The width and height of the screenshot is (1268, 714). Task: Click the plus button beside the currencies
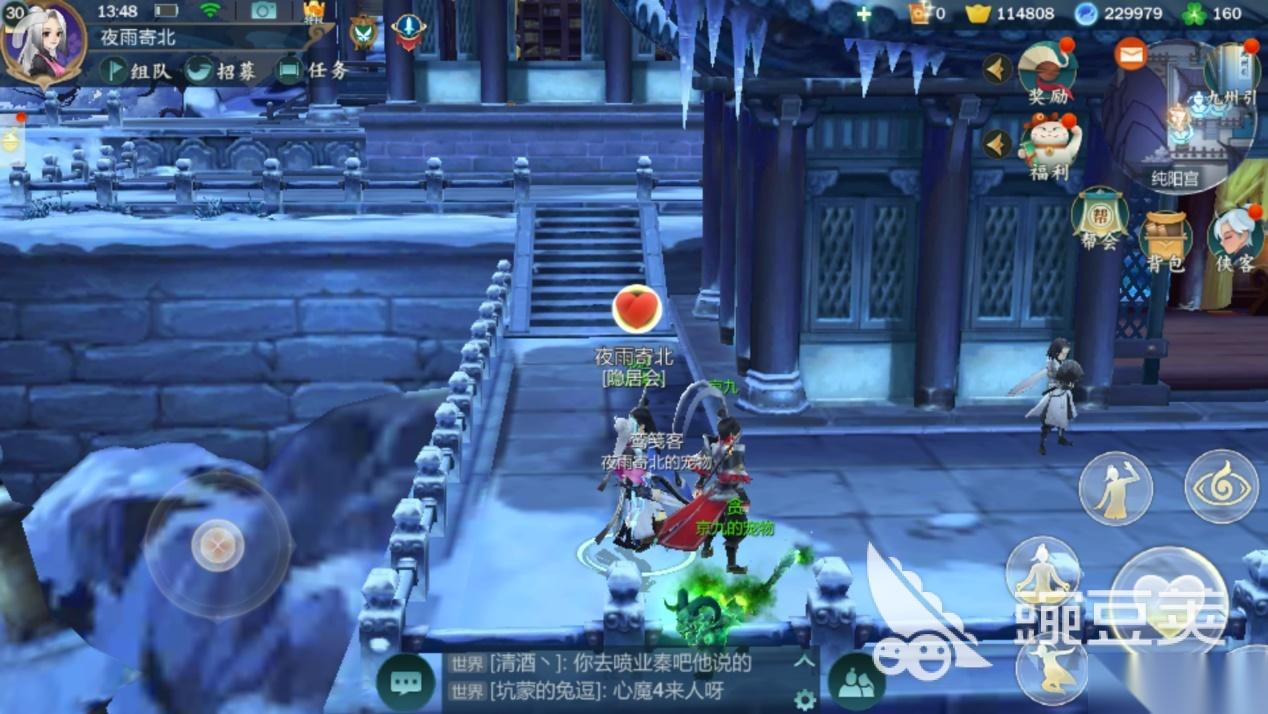point(864,14)
